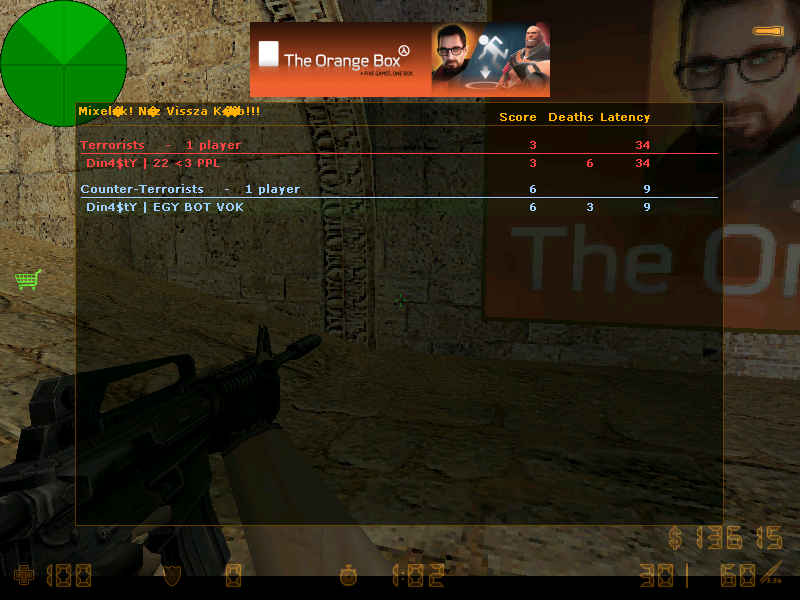The image size is (800, 600).
Task: Click the green radar minimap
Action: [63, 64]
